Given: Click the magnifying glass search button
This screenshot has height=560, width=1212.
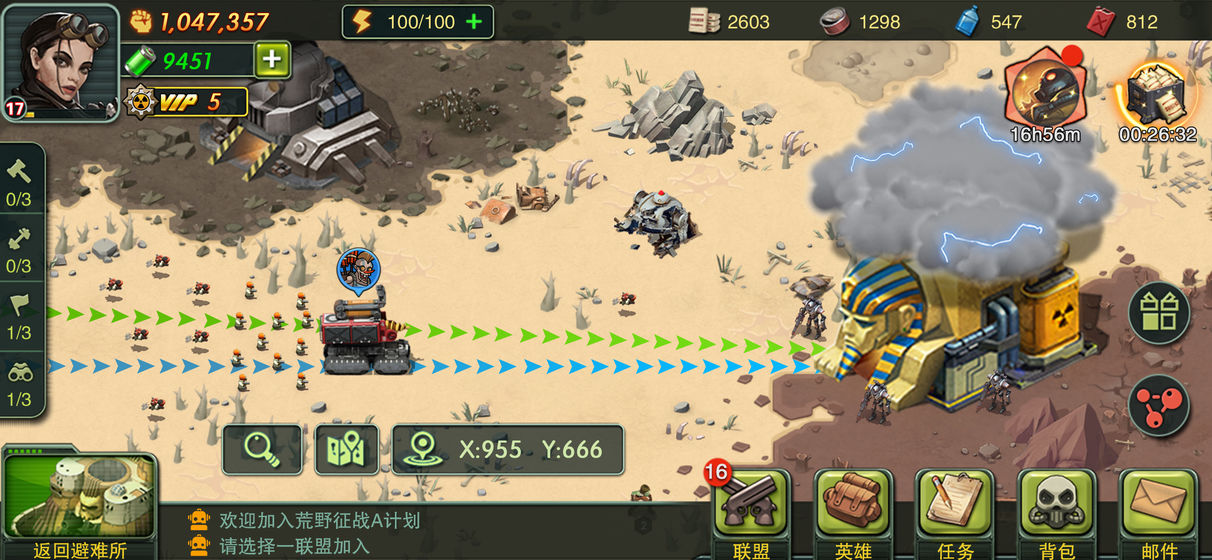Looking at the screenshot, I should click(262, 449).
